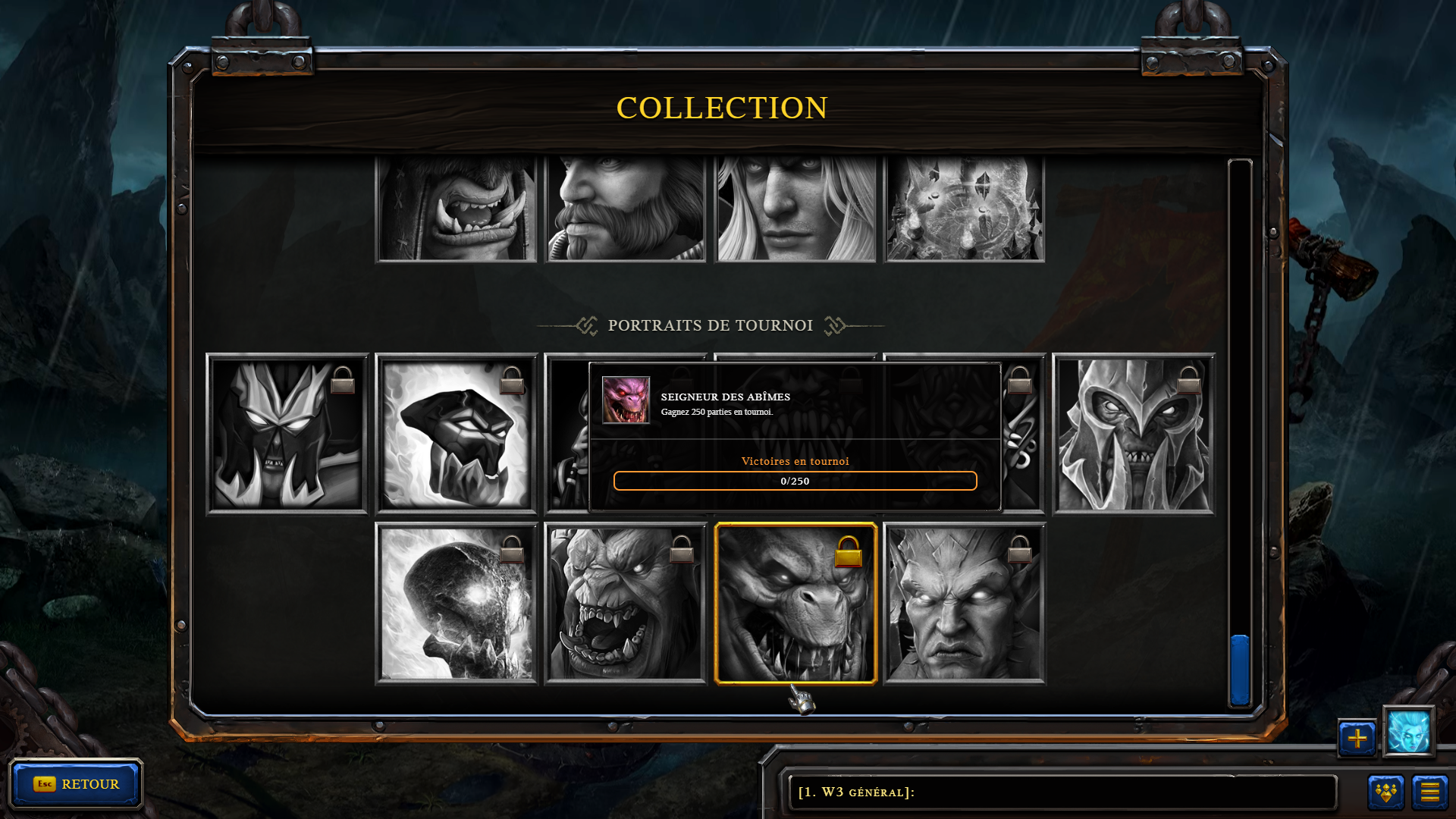The height and width of the screenshot is (819, 1456).
Task: Choose the spiky masked demon portrait
Action: coord(287,434)
